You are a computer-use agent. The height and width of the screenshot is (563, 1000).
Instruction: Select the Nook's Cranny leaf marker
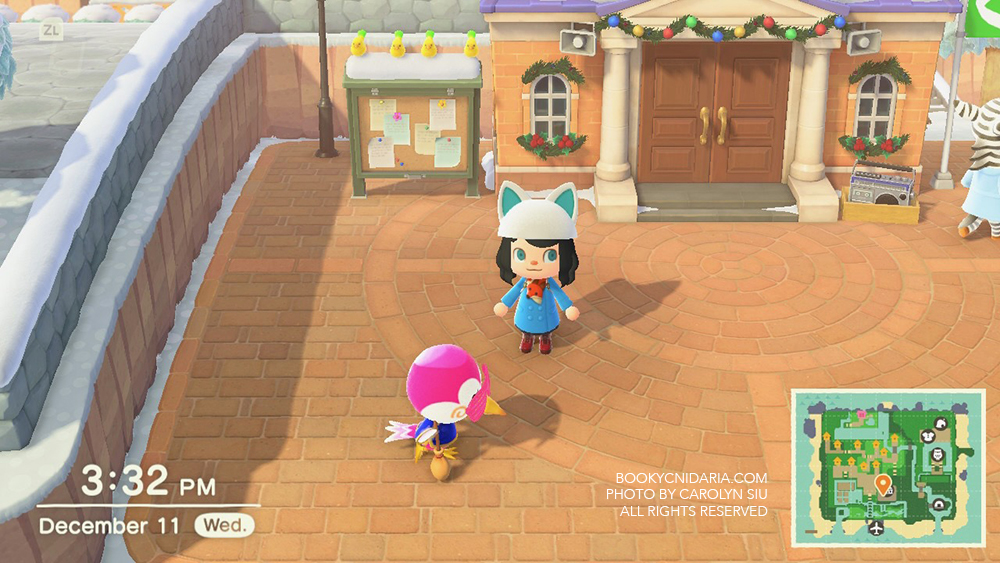coord(939,424)
